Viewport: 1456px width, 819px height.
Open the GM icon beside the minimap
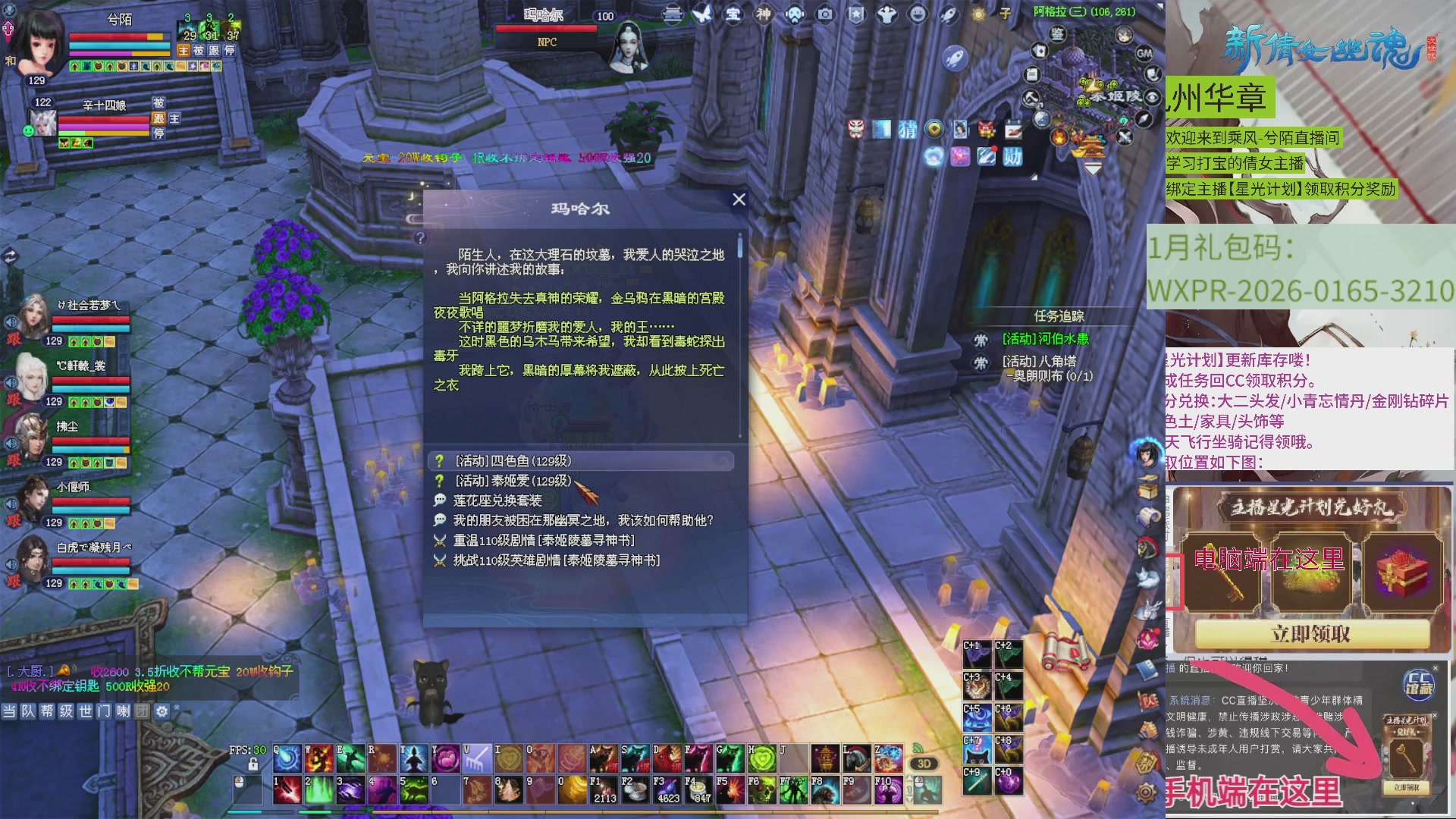(x=1144, y=54)
